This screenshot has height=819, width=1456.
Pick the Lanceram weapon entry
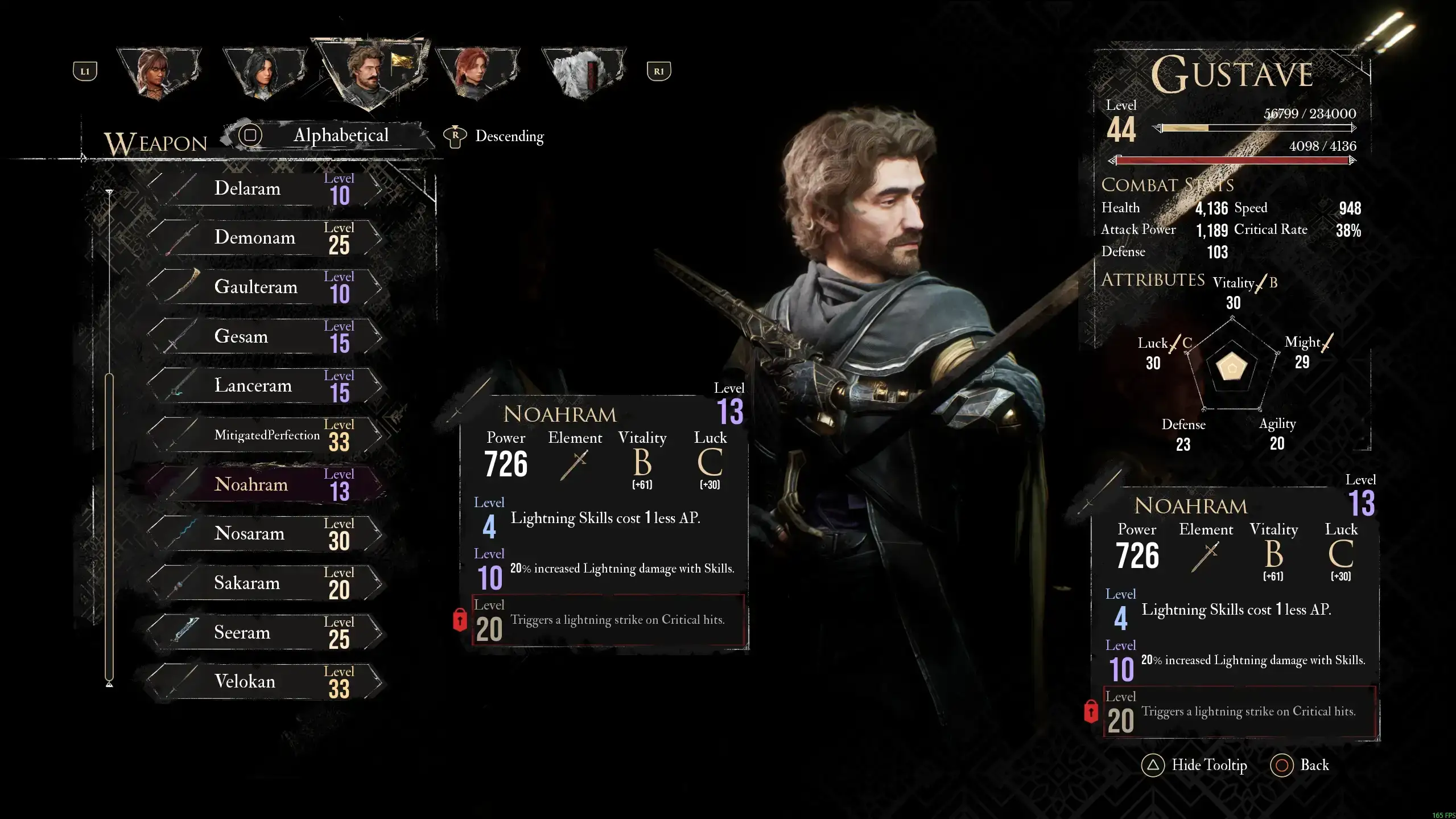pos(265,386)
